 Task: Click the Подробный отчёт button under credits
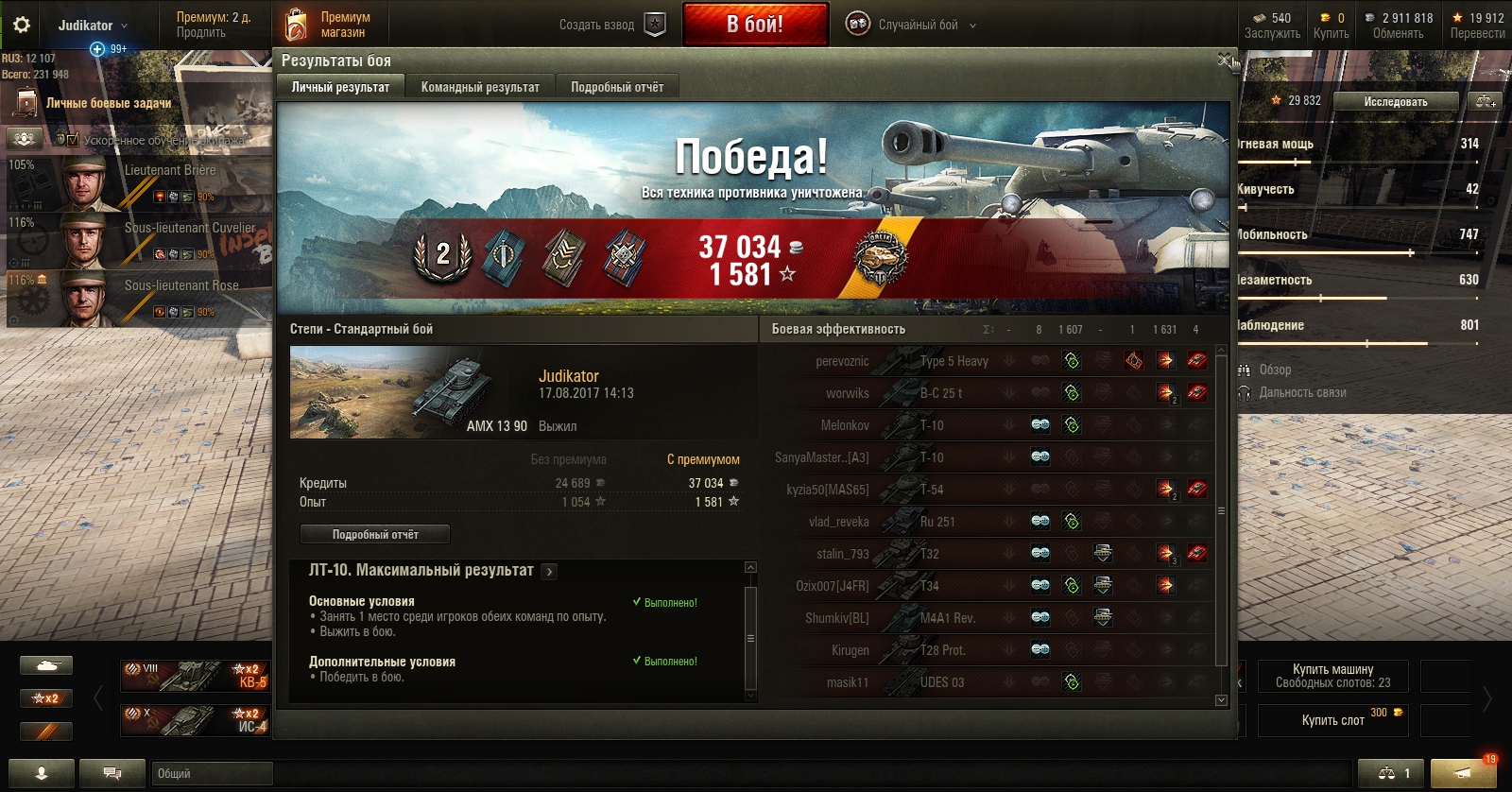point(375,535)
